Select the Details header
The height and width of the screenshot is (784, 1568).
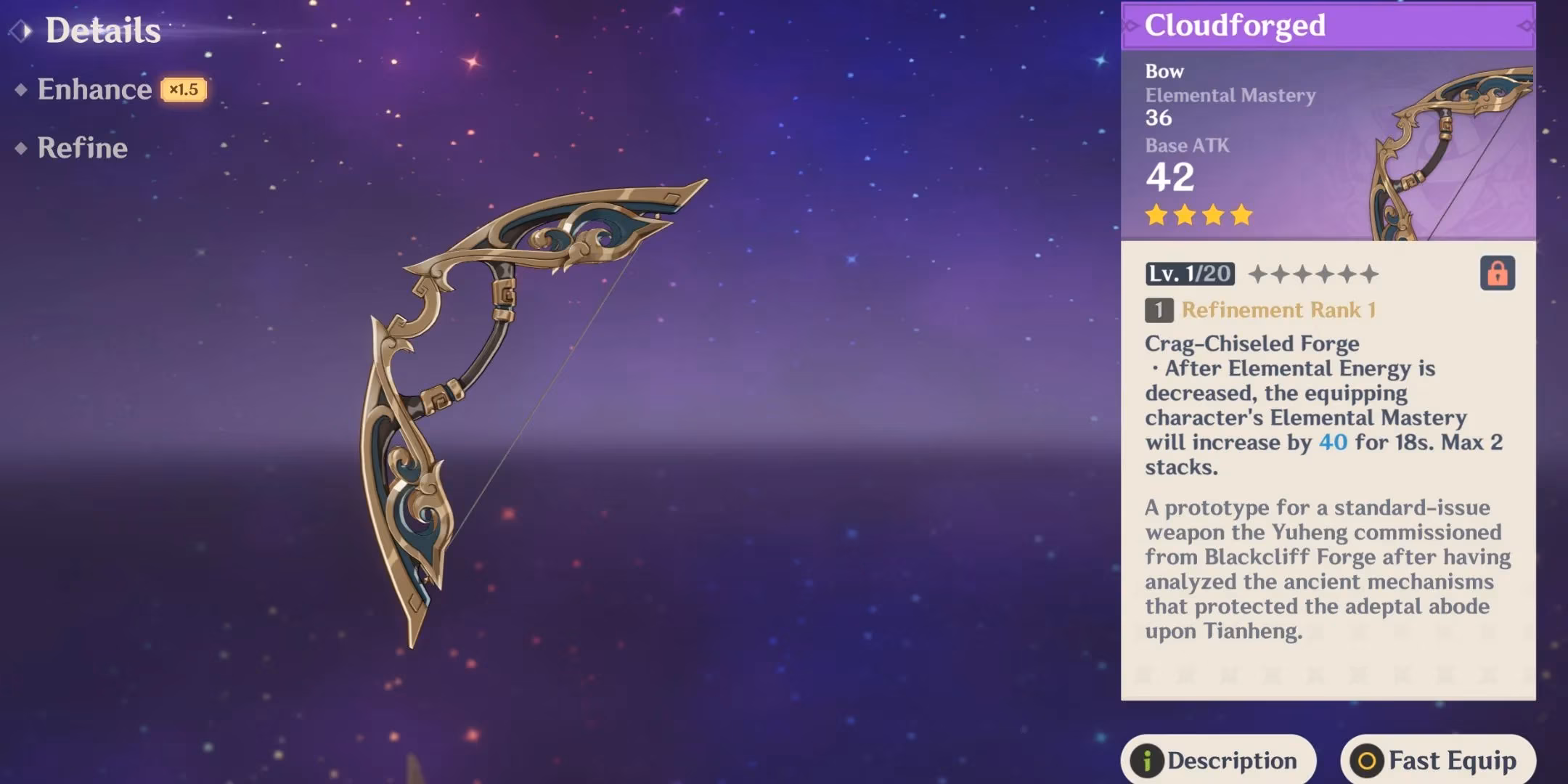click(102, 30)
